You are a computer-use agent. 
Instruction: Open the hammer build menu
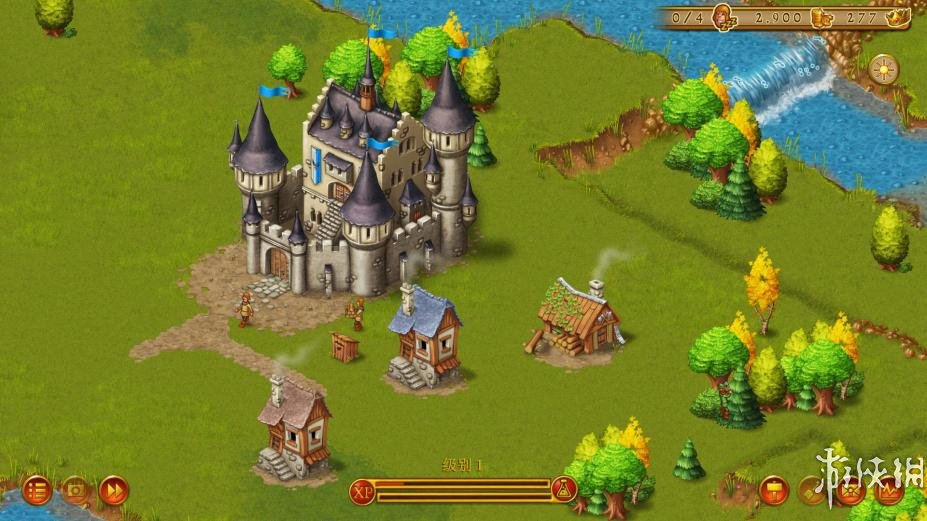(x=775, y=490)
